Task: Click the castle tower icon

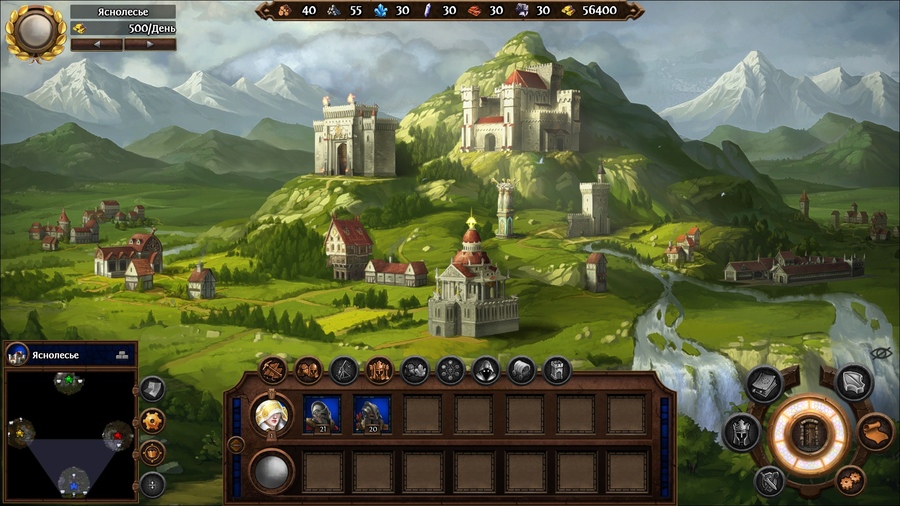Action: tap(557, 370)
